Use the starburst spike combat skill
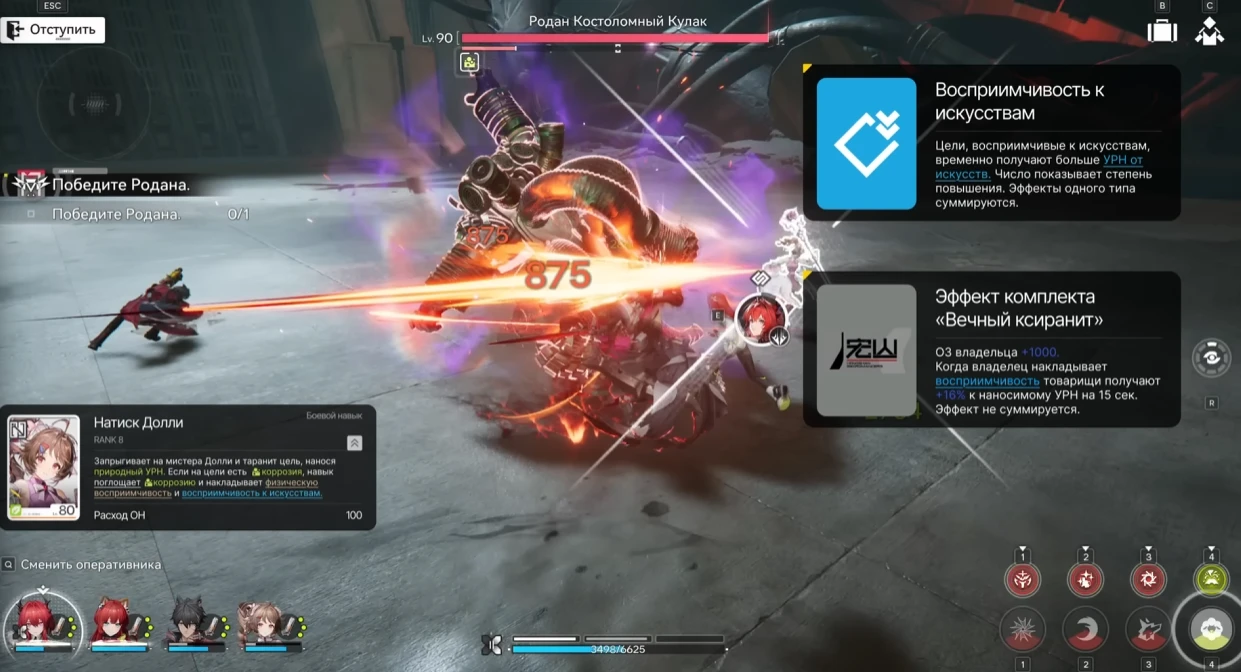 coord(1023,630)
